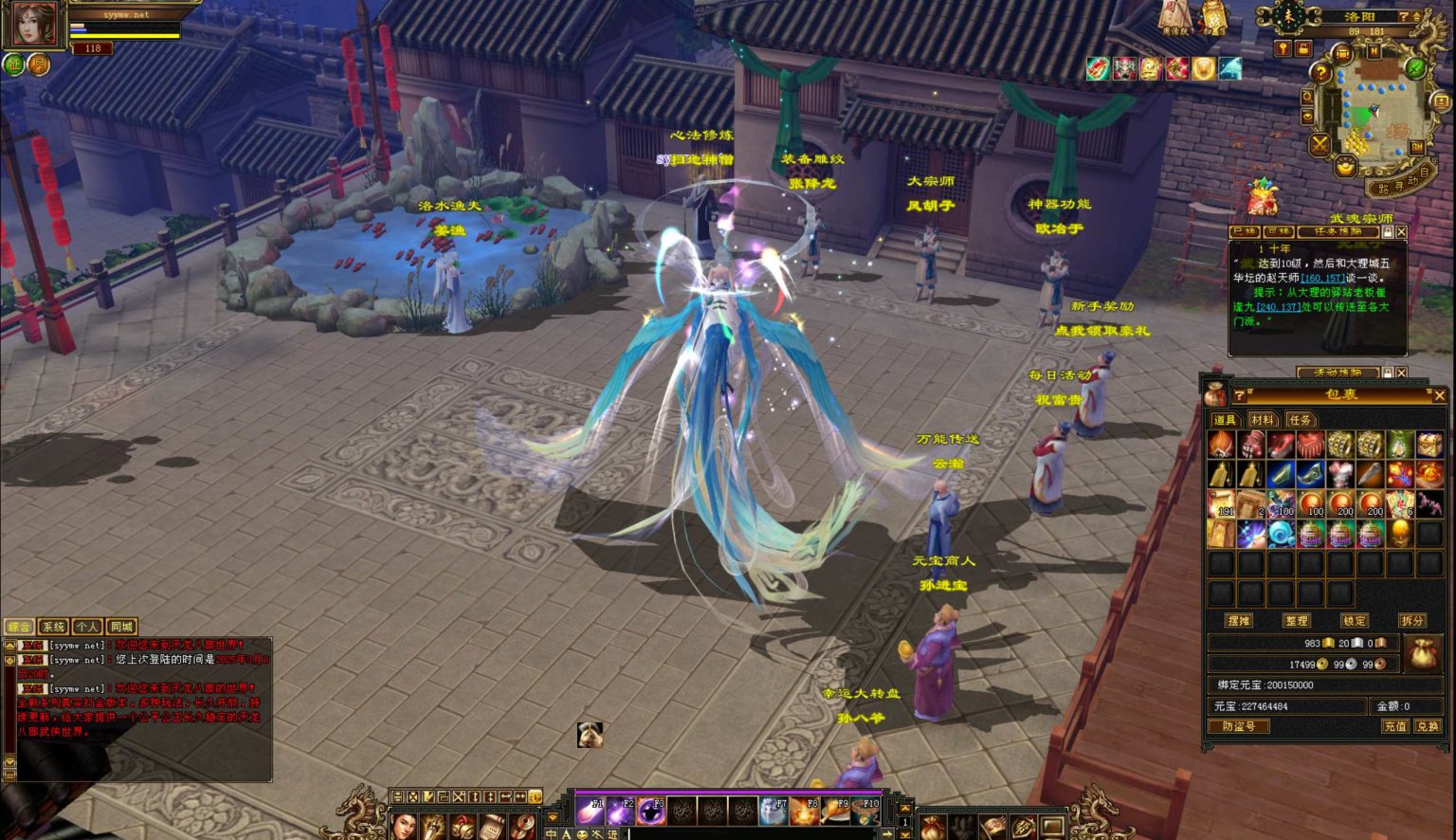The image size is (1456, 840).
Task: Open the 摆摊 stall button
Action: [1238, 620]
